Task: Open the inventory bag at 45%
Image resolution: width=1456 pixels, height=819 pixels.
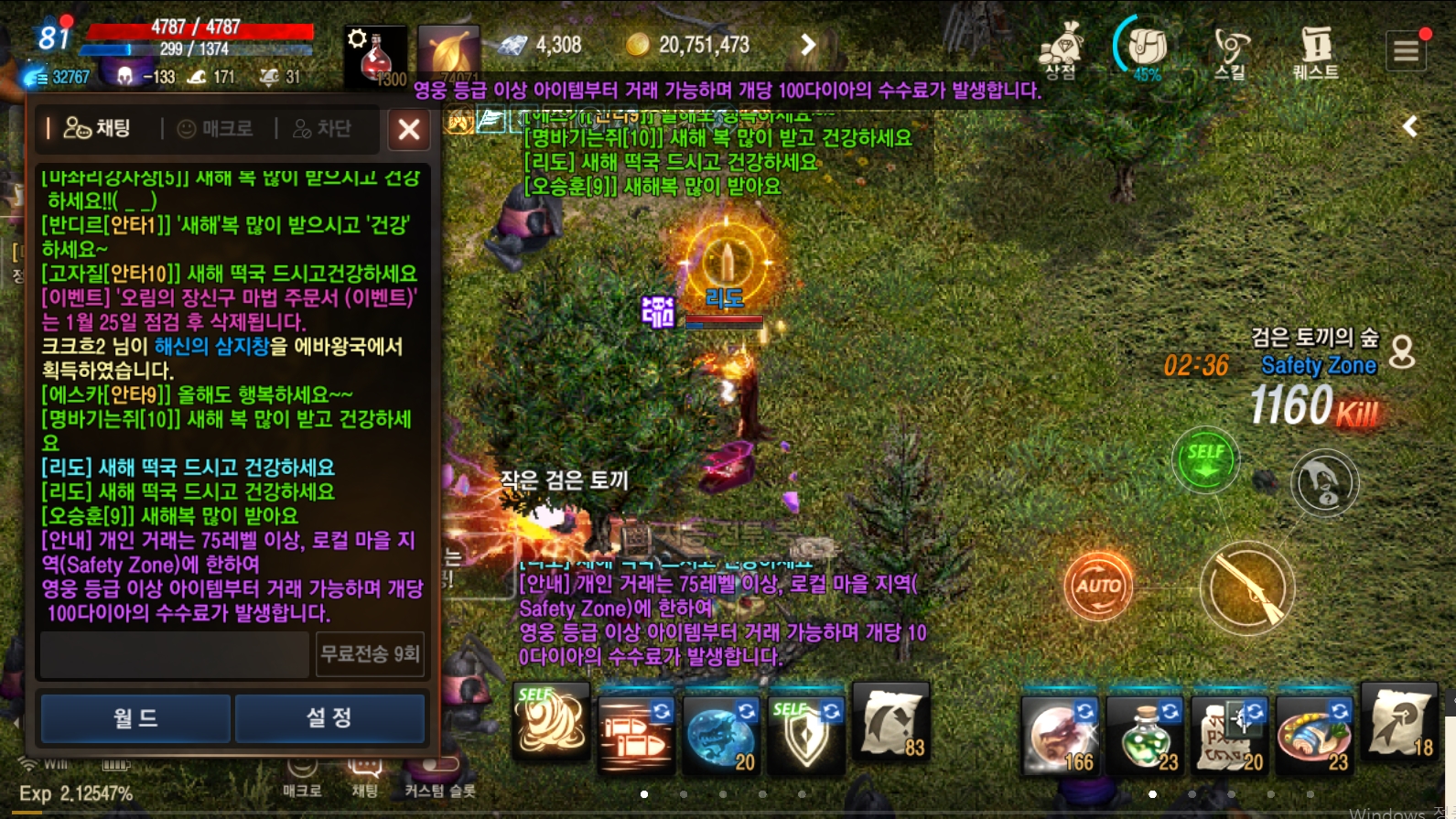Action: 1146,44
